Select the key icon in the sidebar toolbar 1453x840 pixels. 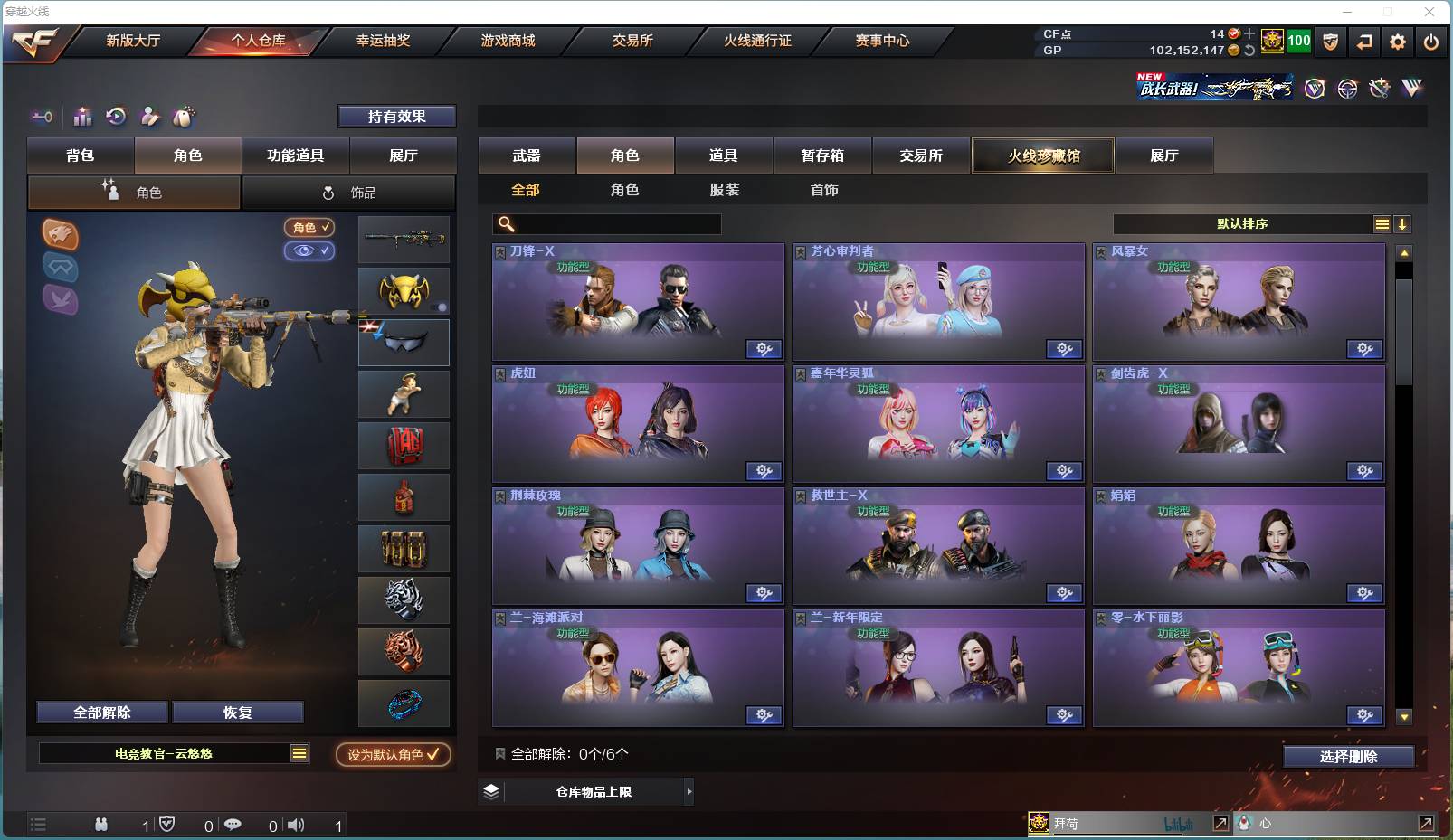click(x=41, y=117)
